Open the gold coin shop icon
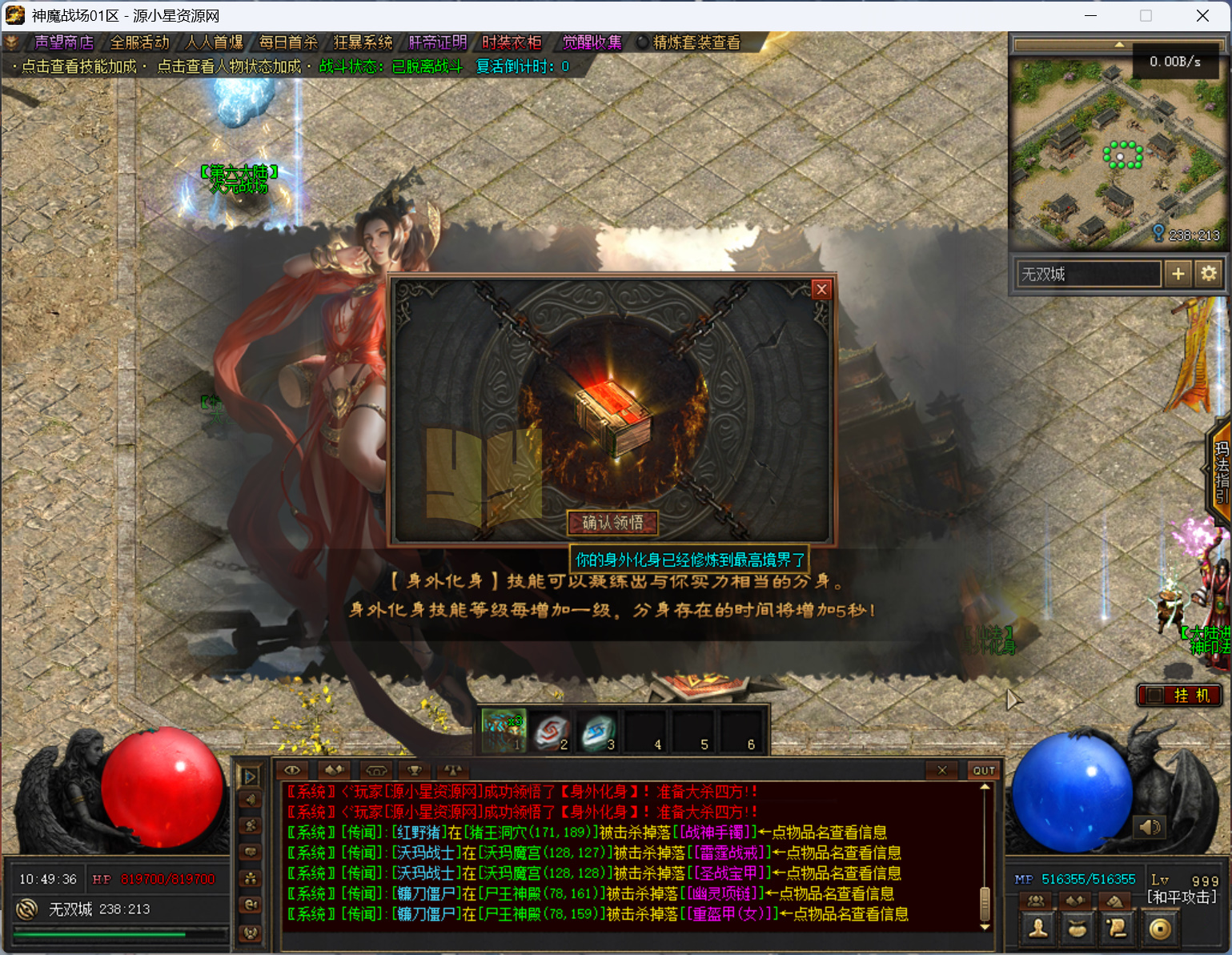The height and width of the screenshot is (955, 1232). click(1160, 929)
